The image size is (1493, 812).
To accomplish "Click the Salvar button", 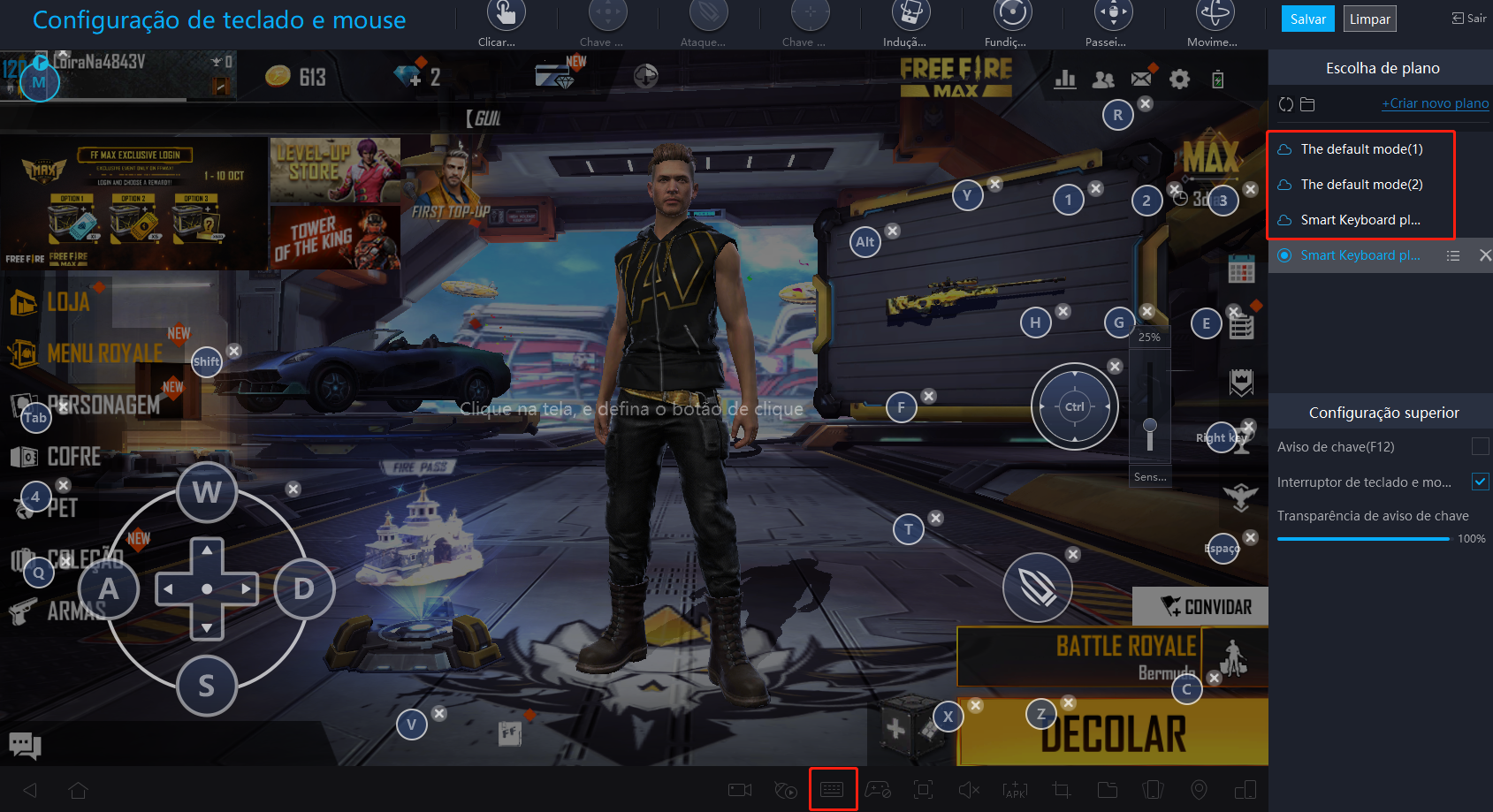I will tap(1307, 18).
